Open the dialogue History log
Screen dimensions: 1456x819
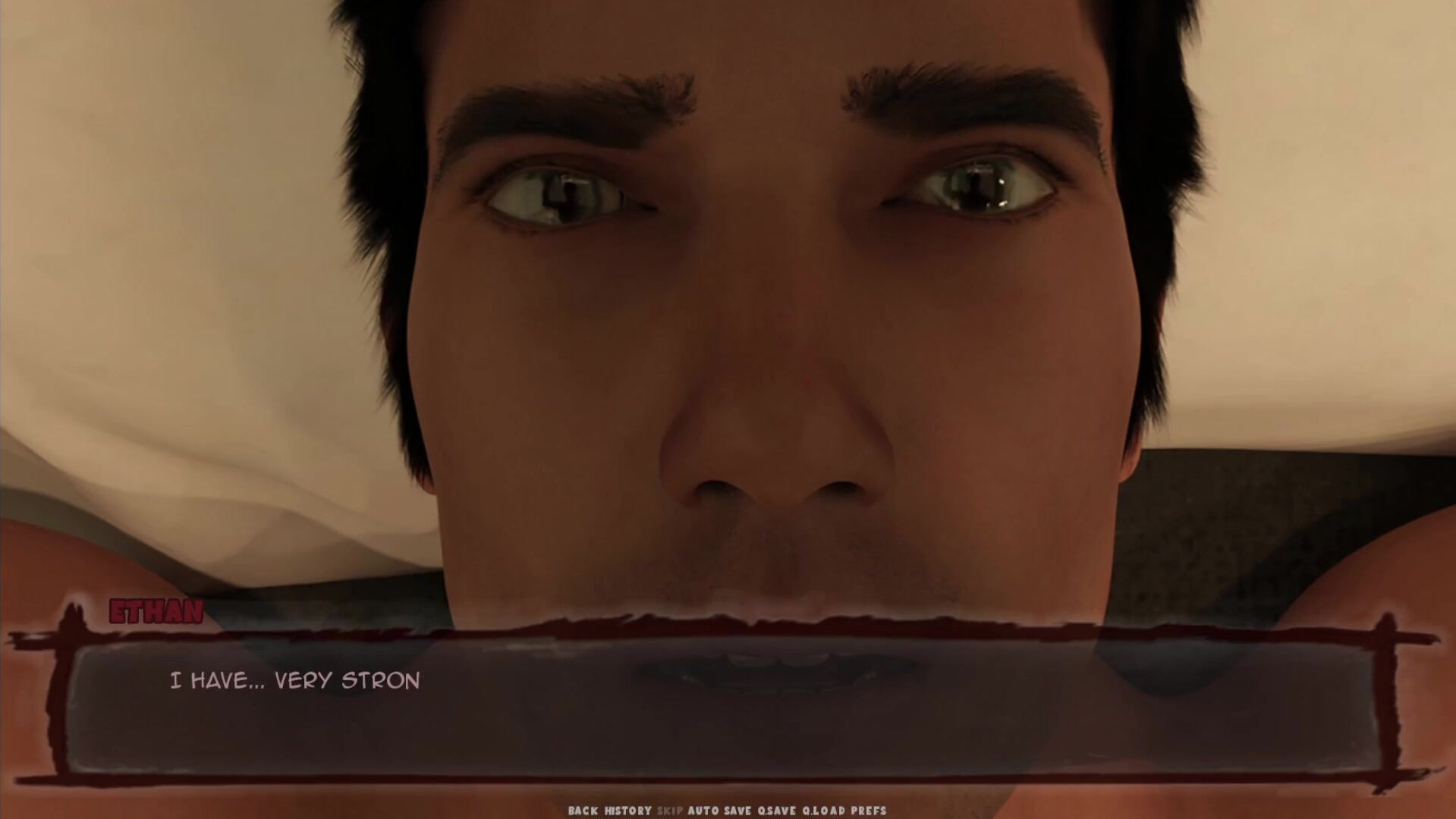627,811
